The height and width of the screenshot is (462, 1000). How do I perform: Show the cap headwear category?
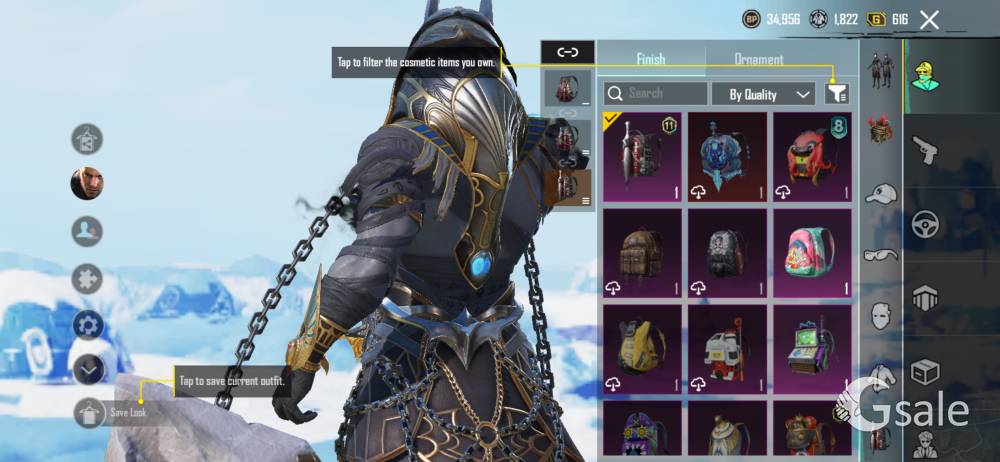[x=880, y=193]
